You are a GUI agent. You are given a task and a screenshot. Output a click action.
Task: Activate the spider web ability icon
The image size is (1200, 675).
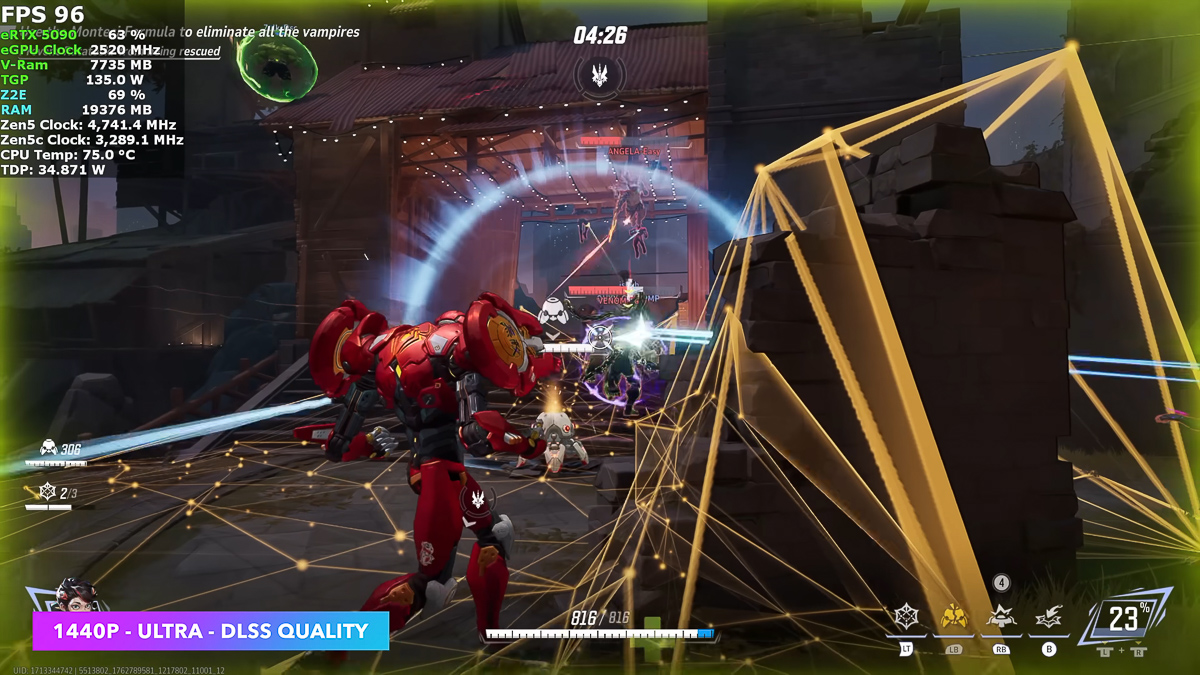906,617
